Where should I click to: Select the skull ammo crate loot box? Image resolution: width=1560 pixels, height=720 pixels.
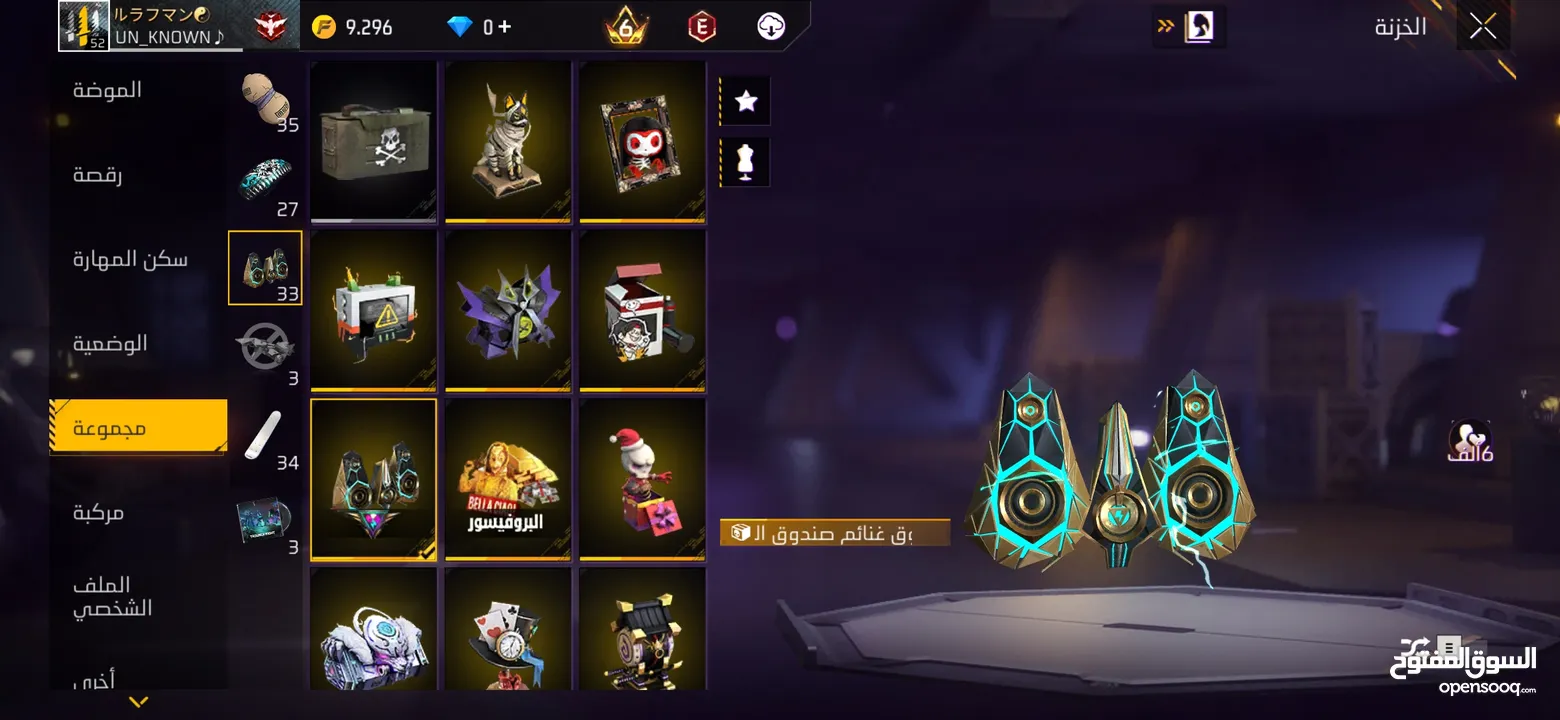(x=373, y=140)
